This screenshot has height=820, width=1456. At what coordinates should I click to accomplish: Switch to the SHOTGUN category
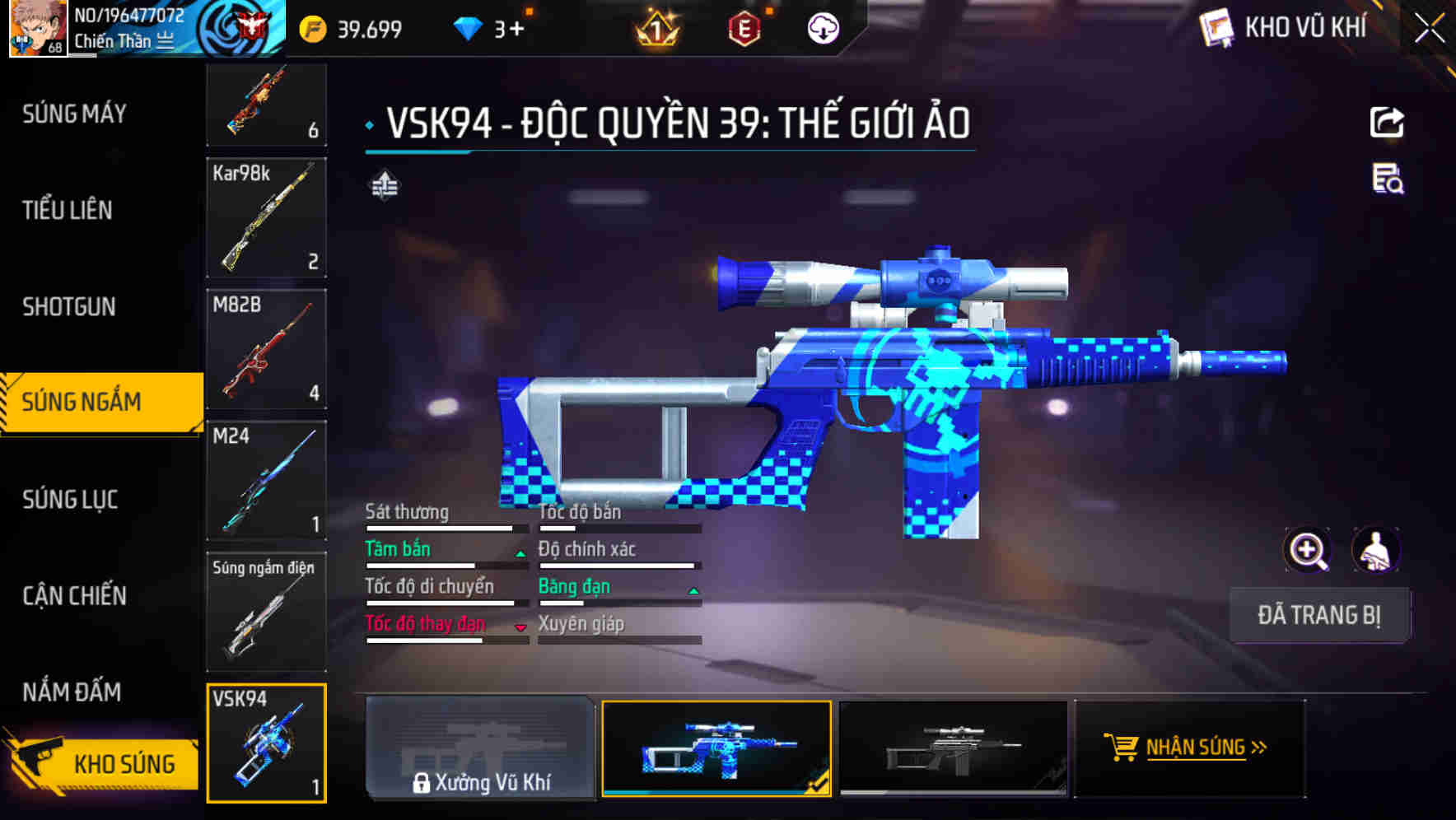pos(69,306)
